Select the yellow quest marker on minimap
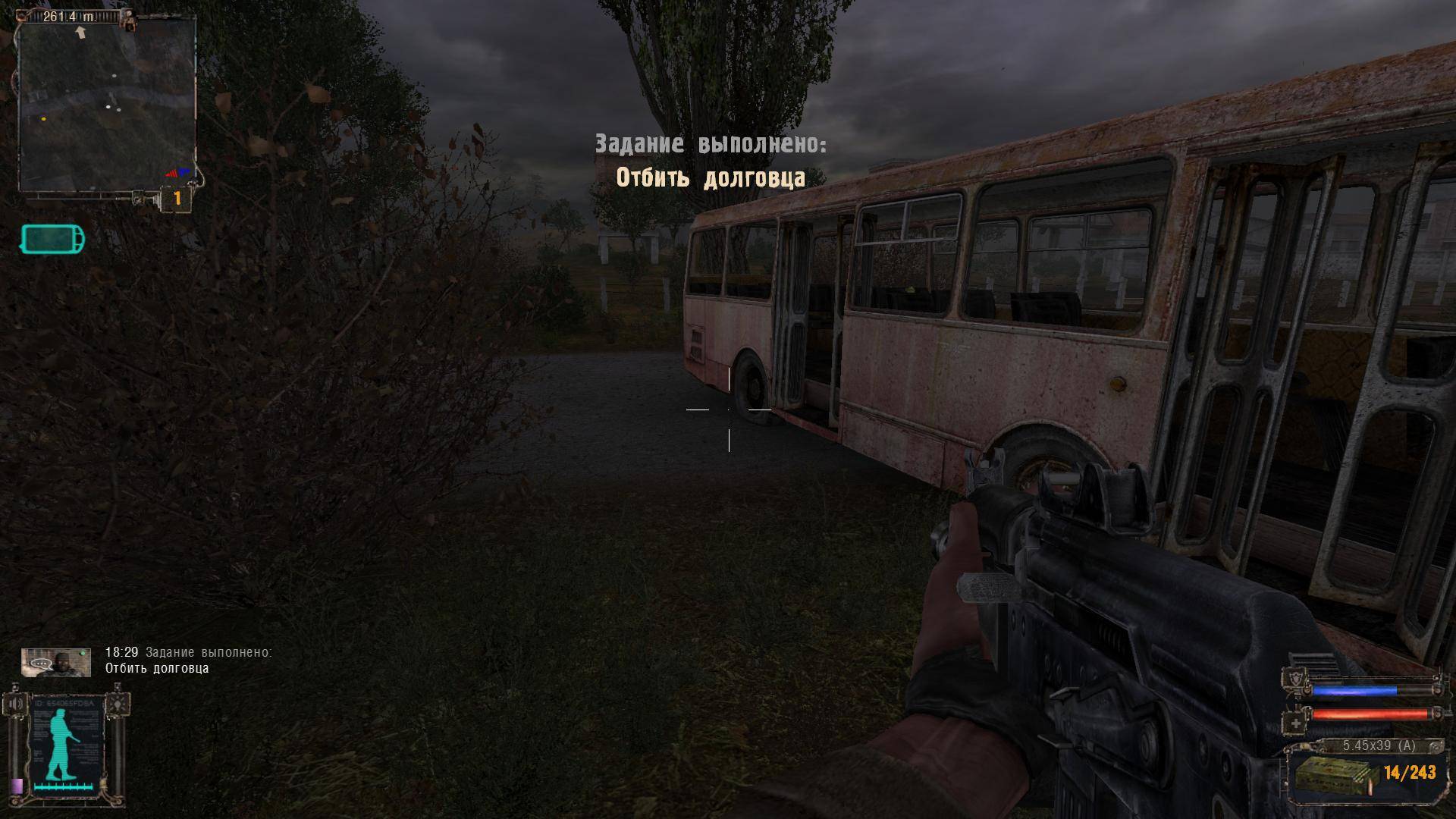The height and width of the screenshot is (819, 1456). tap(44, 119)
